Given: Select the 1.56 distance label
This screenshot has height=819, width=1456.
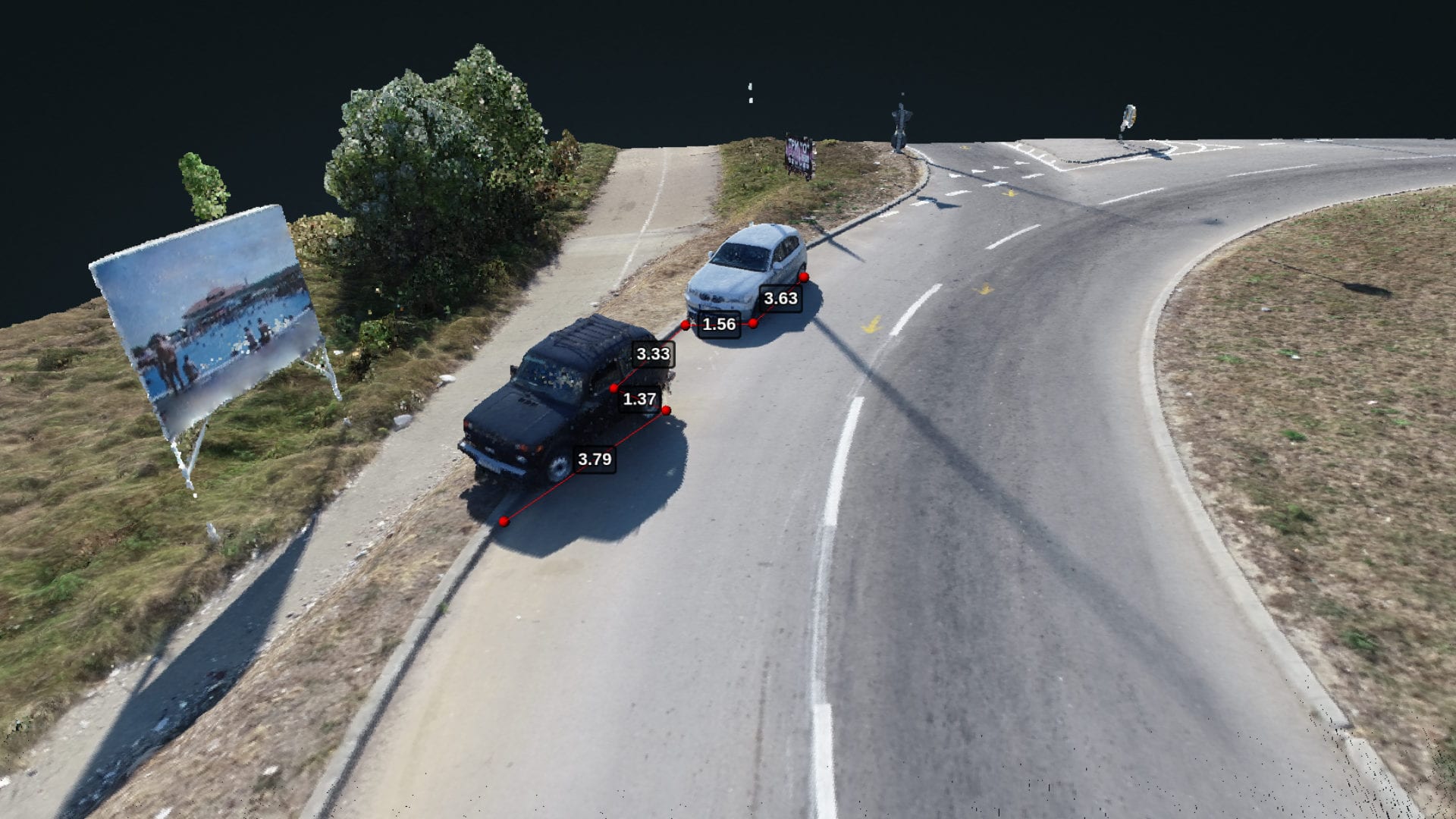Looking at the screenshot, I should (719, 325).
